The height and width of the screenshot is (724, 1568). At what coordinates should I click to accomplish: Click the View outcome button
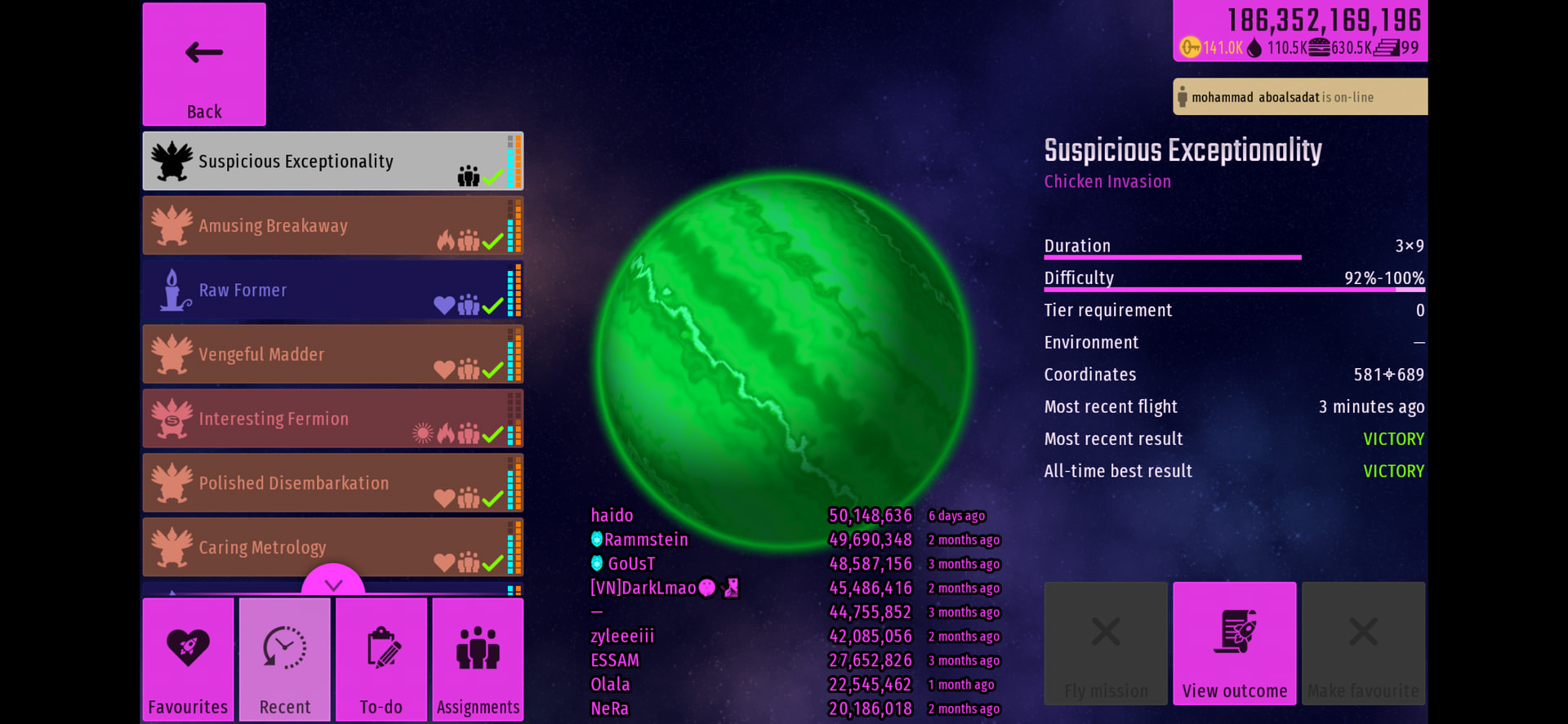[1234, 643]
